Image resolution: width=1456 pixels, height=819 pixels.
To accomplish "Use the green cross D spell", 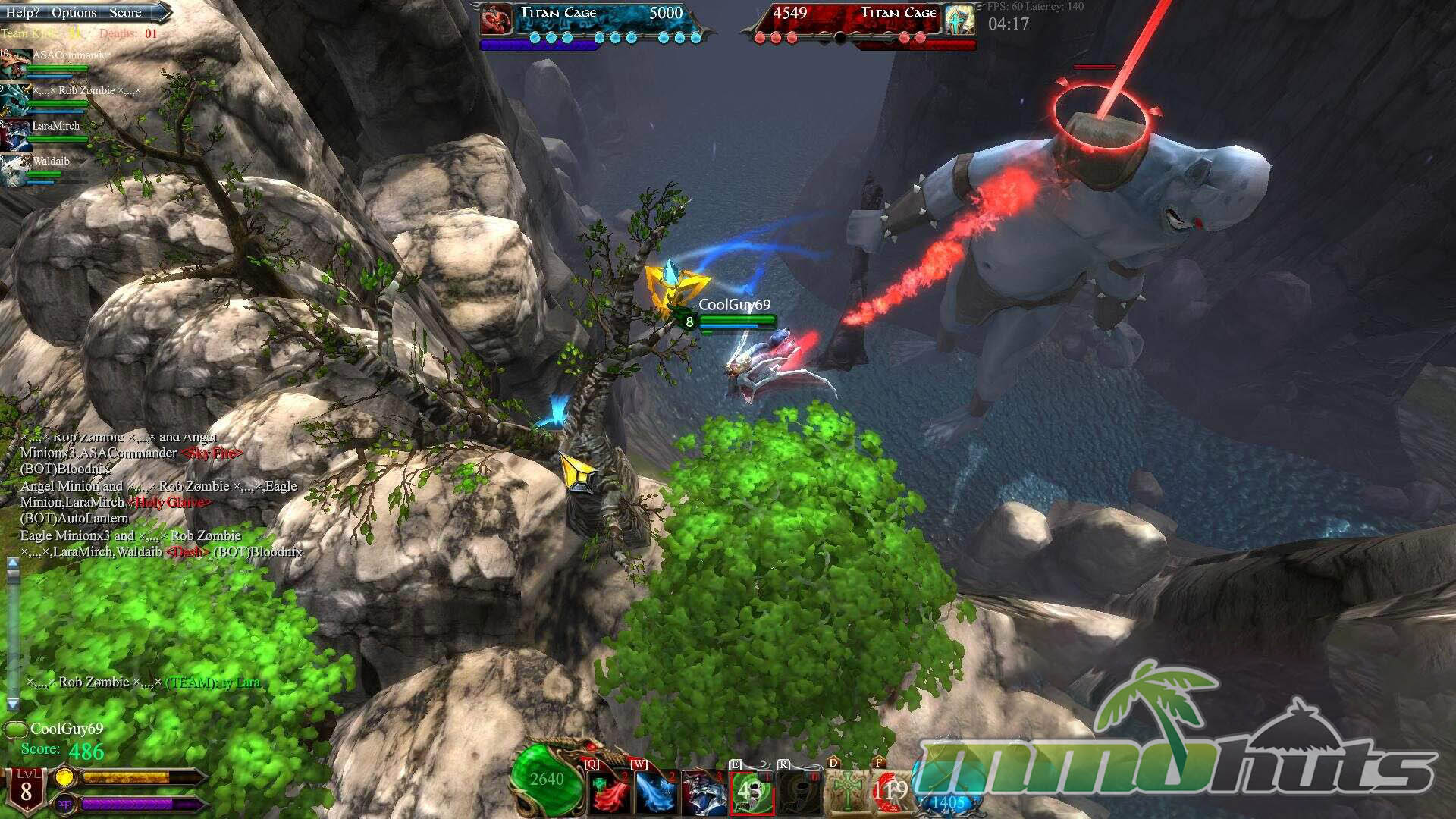I will point(846,791).
